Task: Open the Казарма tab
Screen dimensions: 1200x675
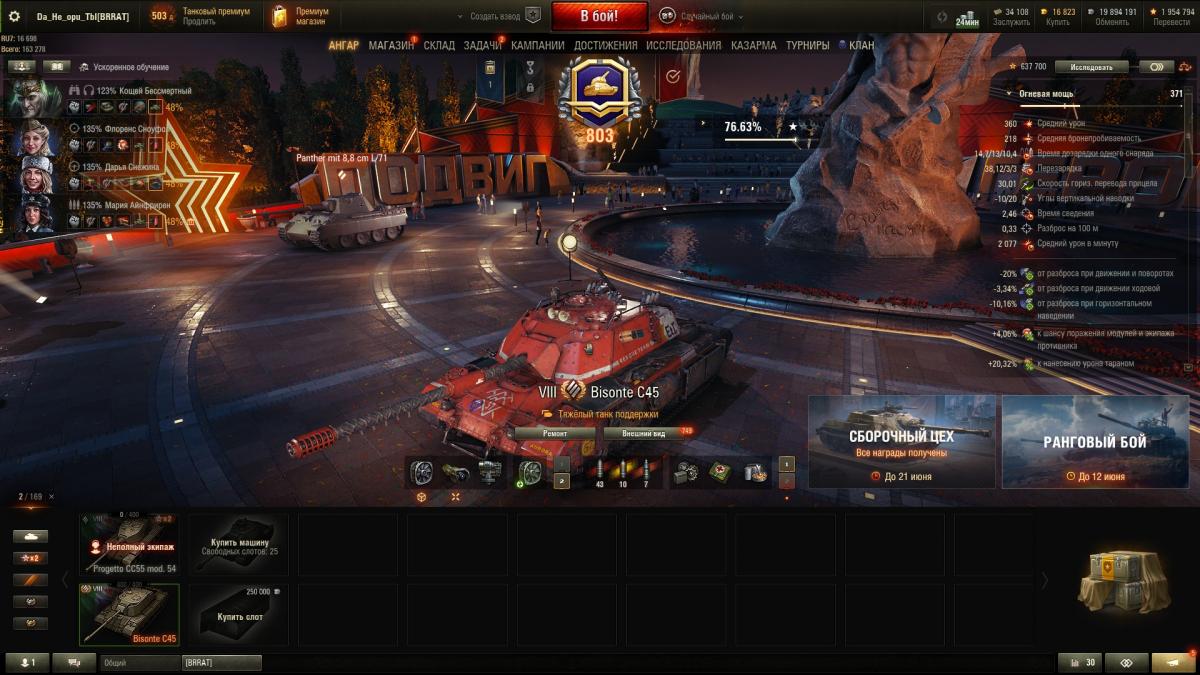Action: tap(754, 45)
